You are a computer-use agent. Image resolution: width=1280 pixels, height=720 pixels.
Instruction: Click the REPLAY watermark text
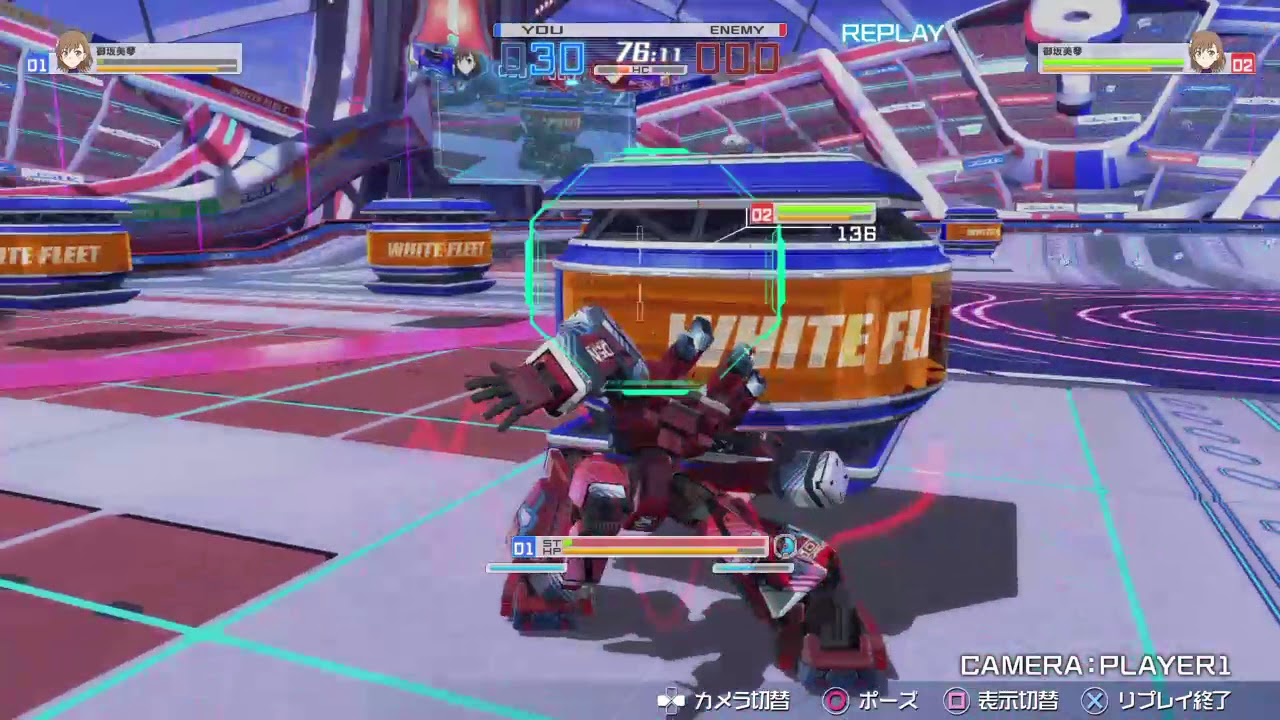(x=892, y=33)
